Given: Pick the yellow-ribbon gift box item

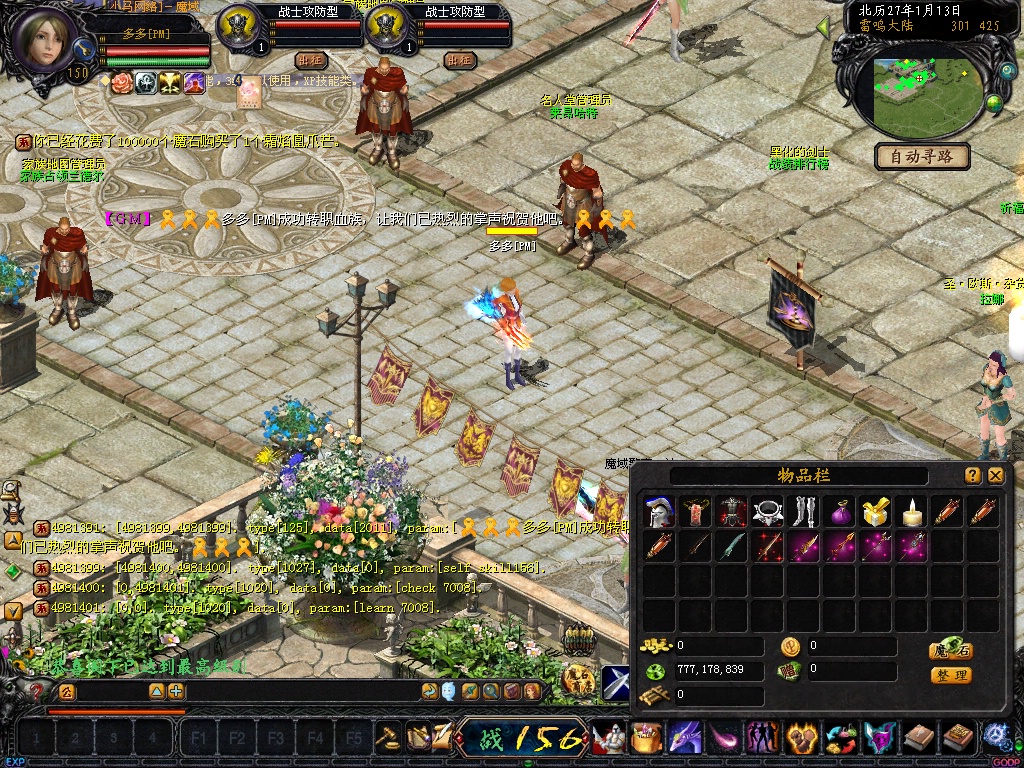Looking at the screenshot, I should (x=876, y=513).
